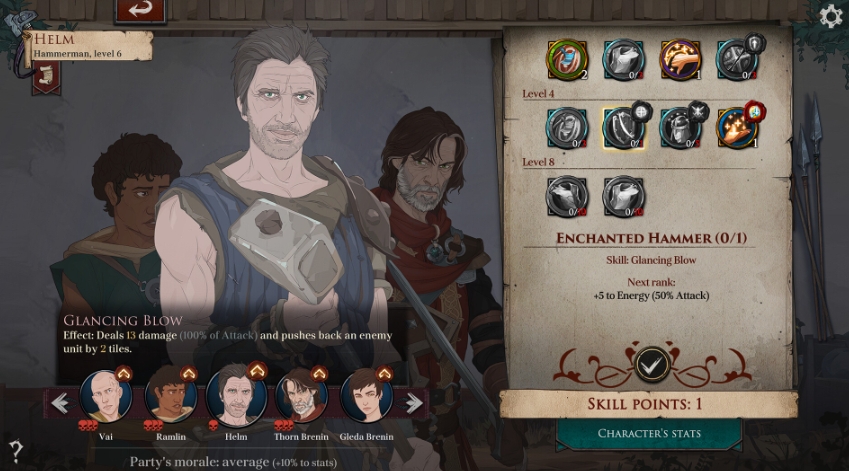This screenshot has width=849, height=471.
Task: Show next party members with right arrow
Action: tap(414, 403)
